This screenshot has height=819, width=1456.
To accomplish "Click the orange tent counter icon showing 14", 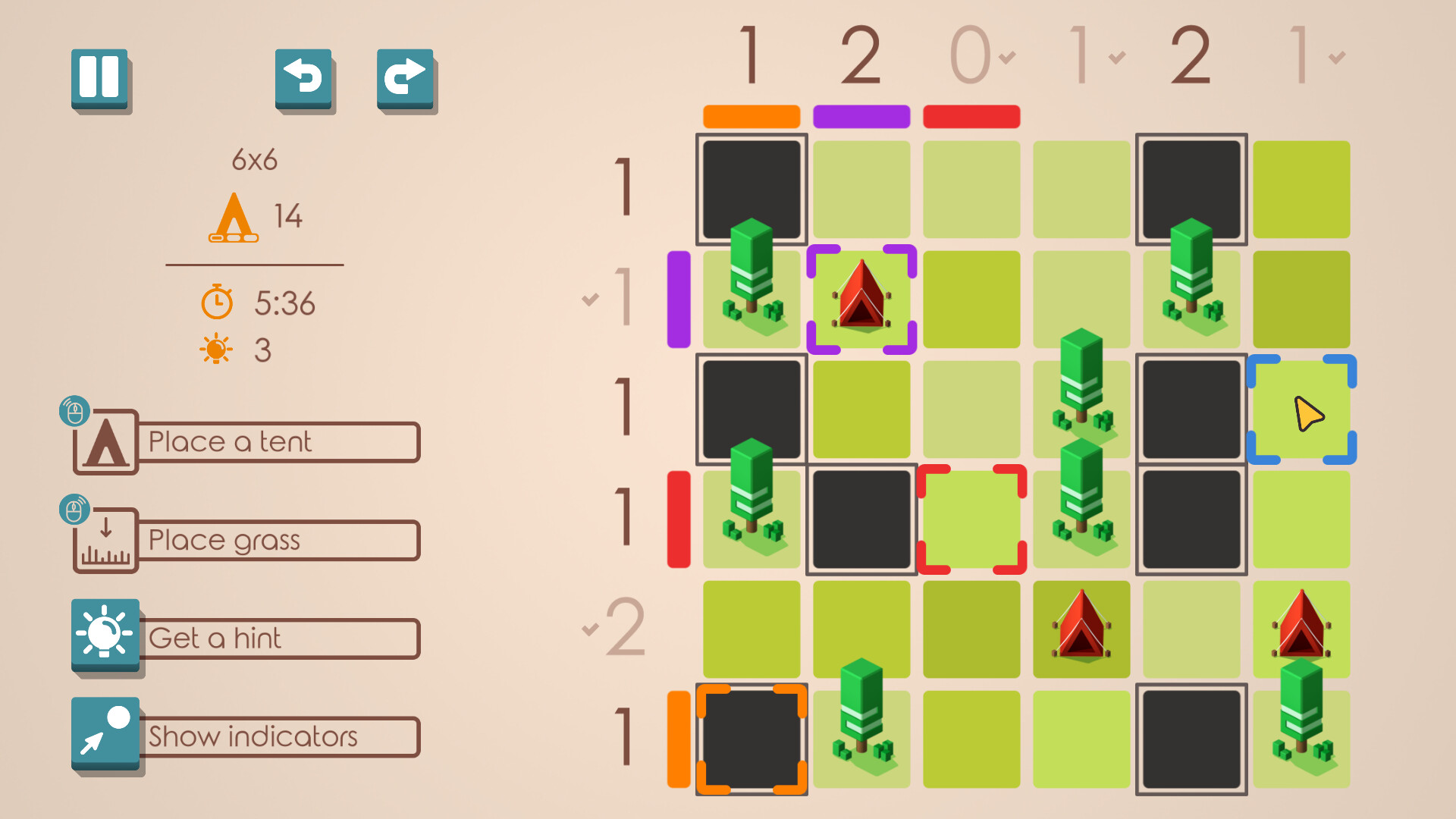I will click(x=235, y=218).
